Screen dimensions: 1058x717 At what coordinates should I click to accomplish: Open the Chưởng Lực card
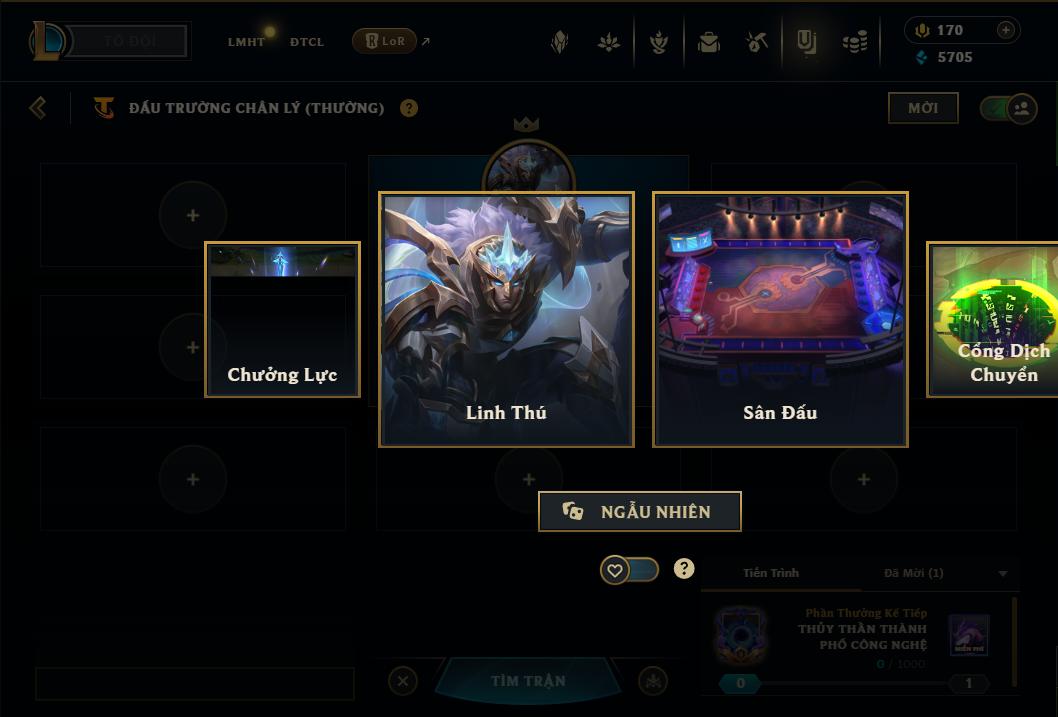pyautogui.click(x=282, y=320)
